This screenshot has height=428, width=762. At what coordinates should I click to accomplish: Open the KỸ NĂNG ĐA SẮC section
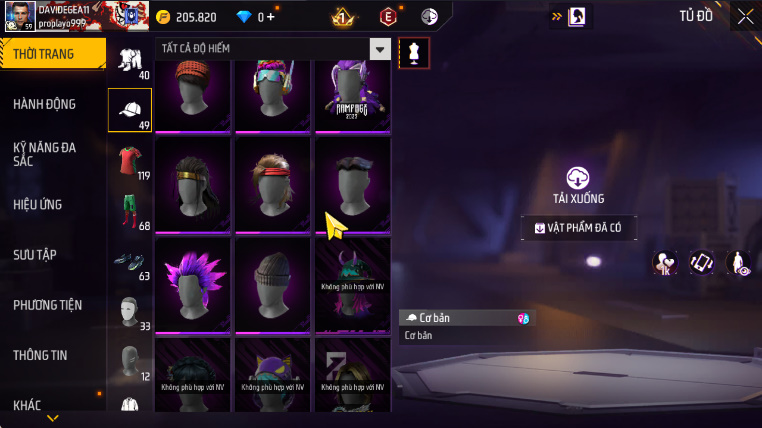(x=45, y=154)
